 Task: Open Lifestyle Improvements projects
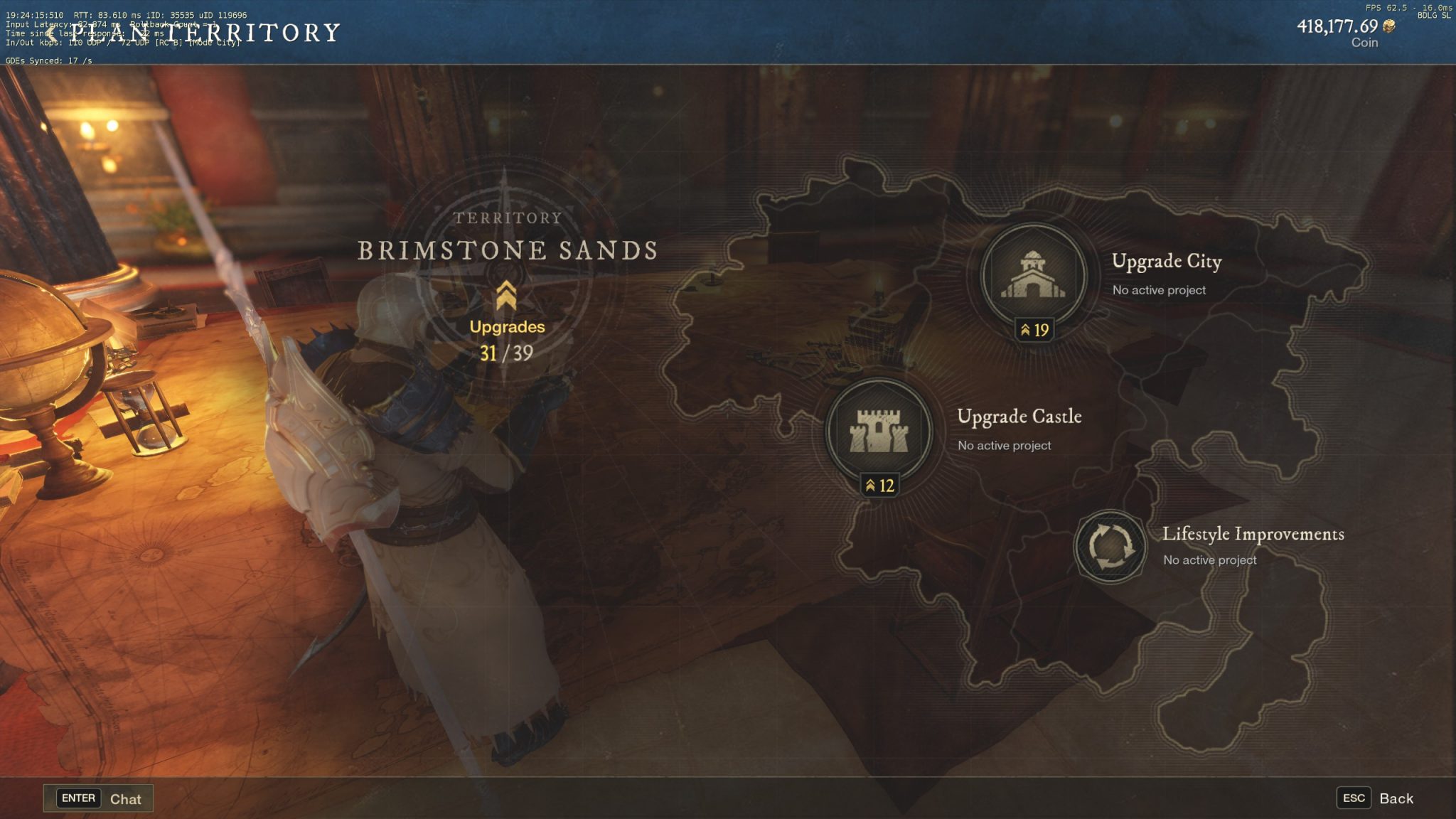click(x=1110, y=546)
